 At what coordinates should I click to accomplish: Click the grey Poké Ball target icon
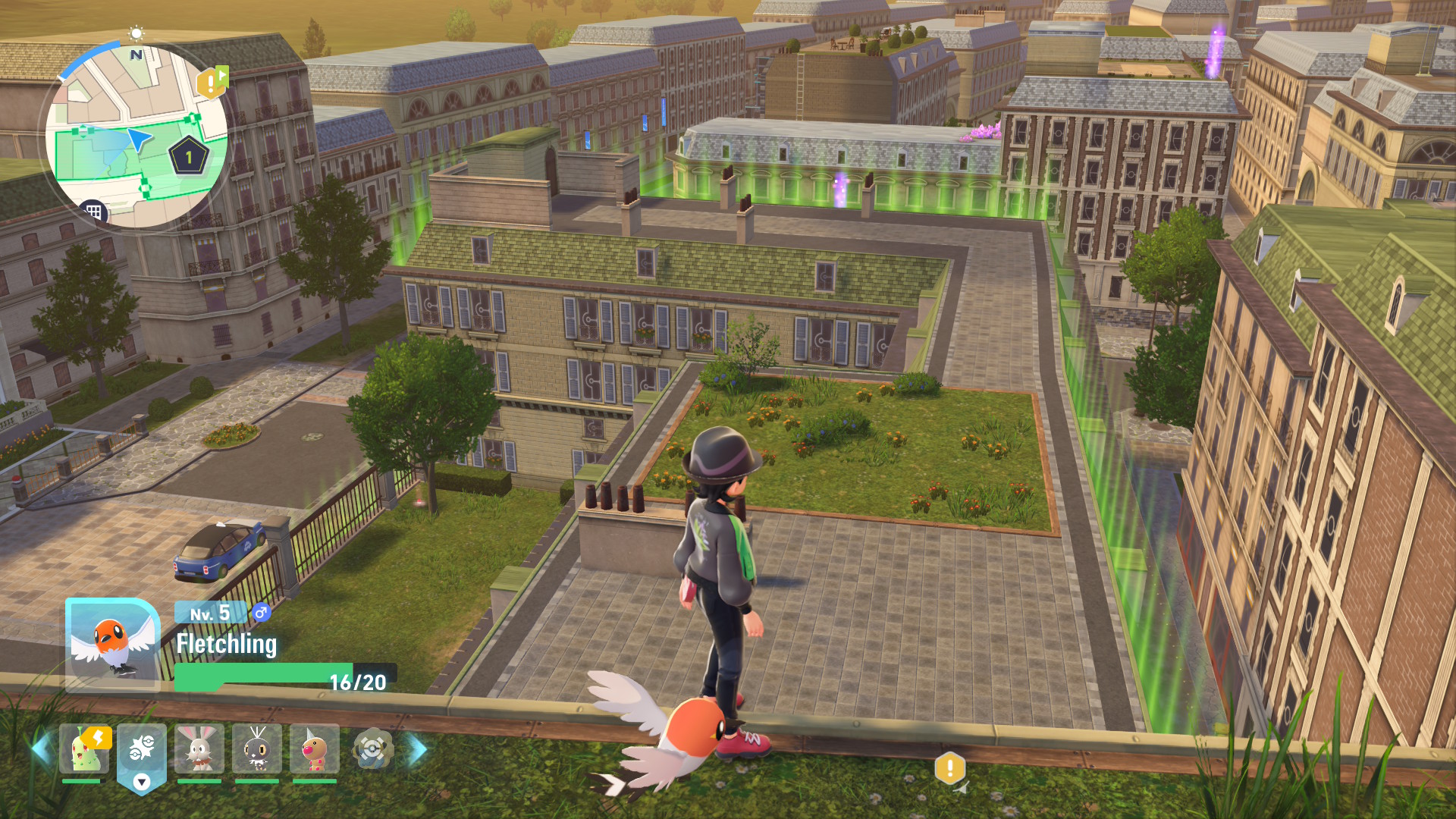(372, 749)
